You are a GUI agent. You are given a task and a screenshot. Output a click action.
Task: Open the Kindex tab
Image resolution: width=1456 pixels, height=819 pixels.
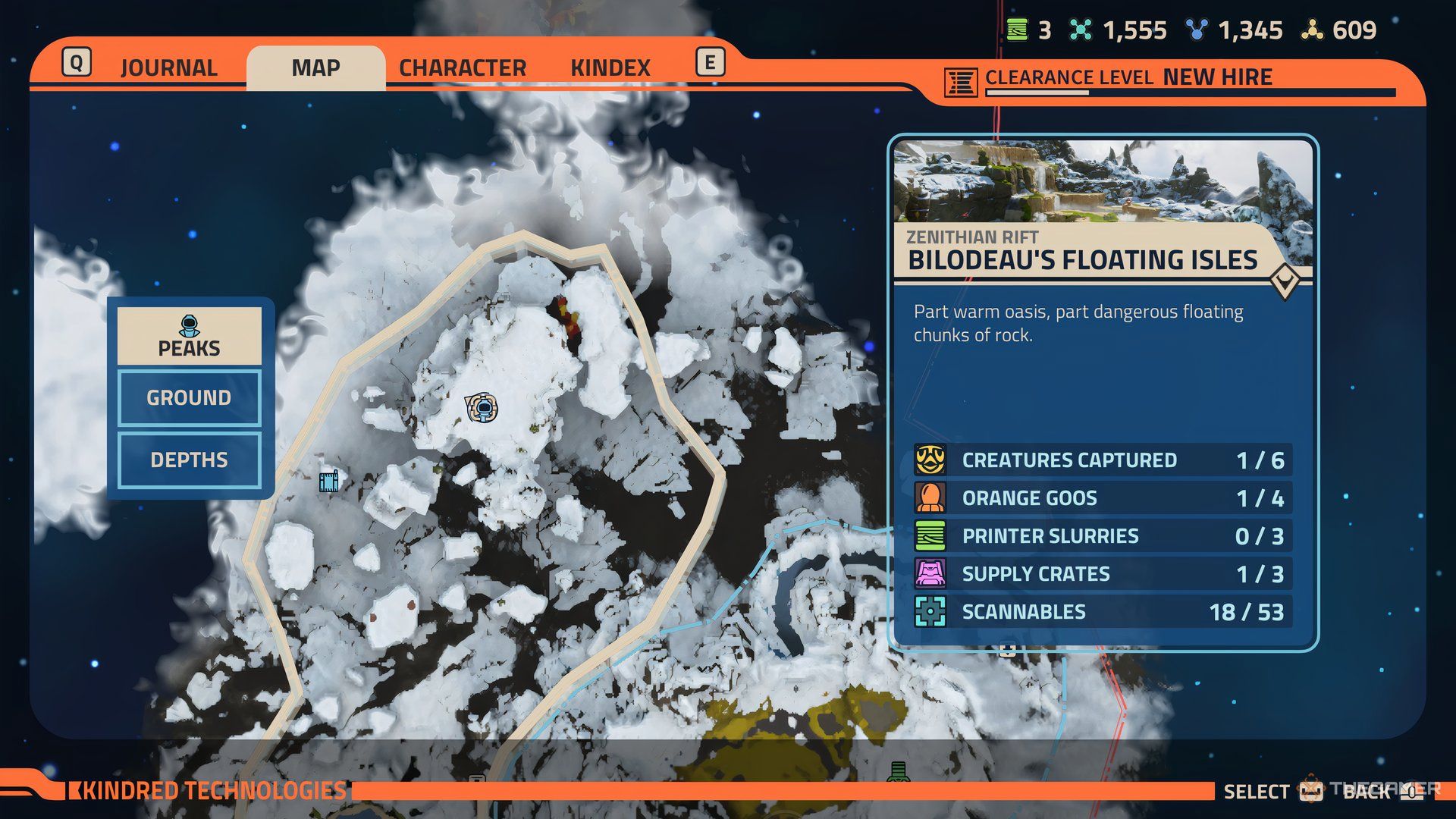pyautogui.click(x=610, y=67)
